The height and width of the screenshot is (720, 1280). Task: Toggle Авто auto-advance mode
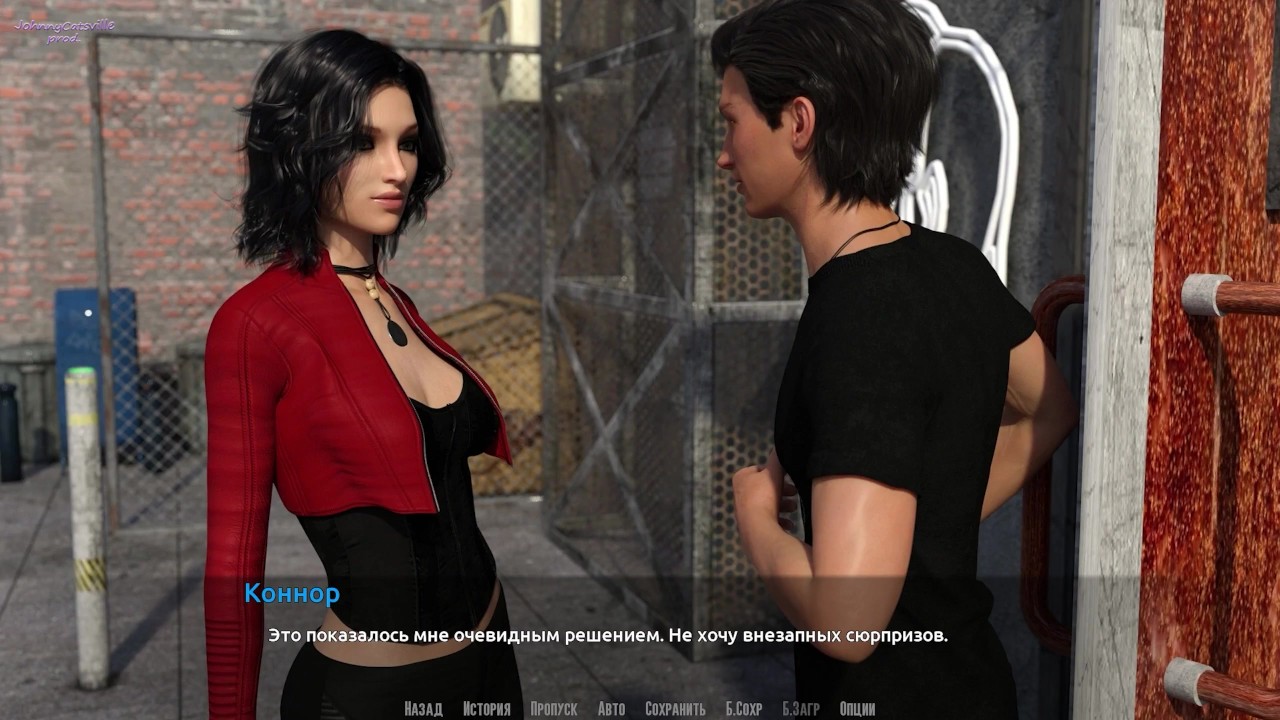coord(611,709)
